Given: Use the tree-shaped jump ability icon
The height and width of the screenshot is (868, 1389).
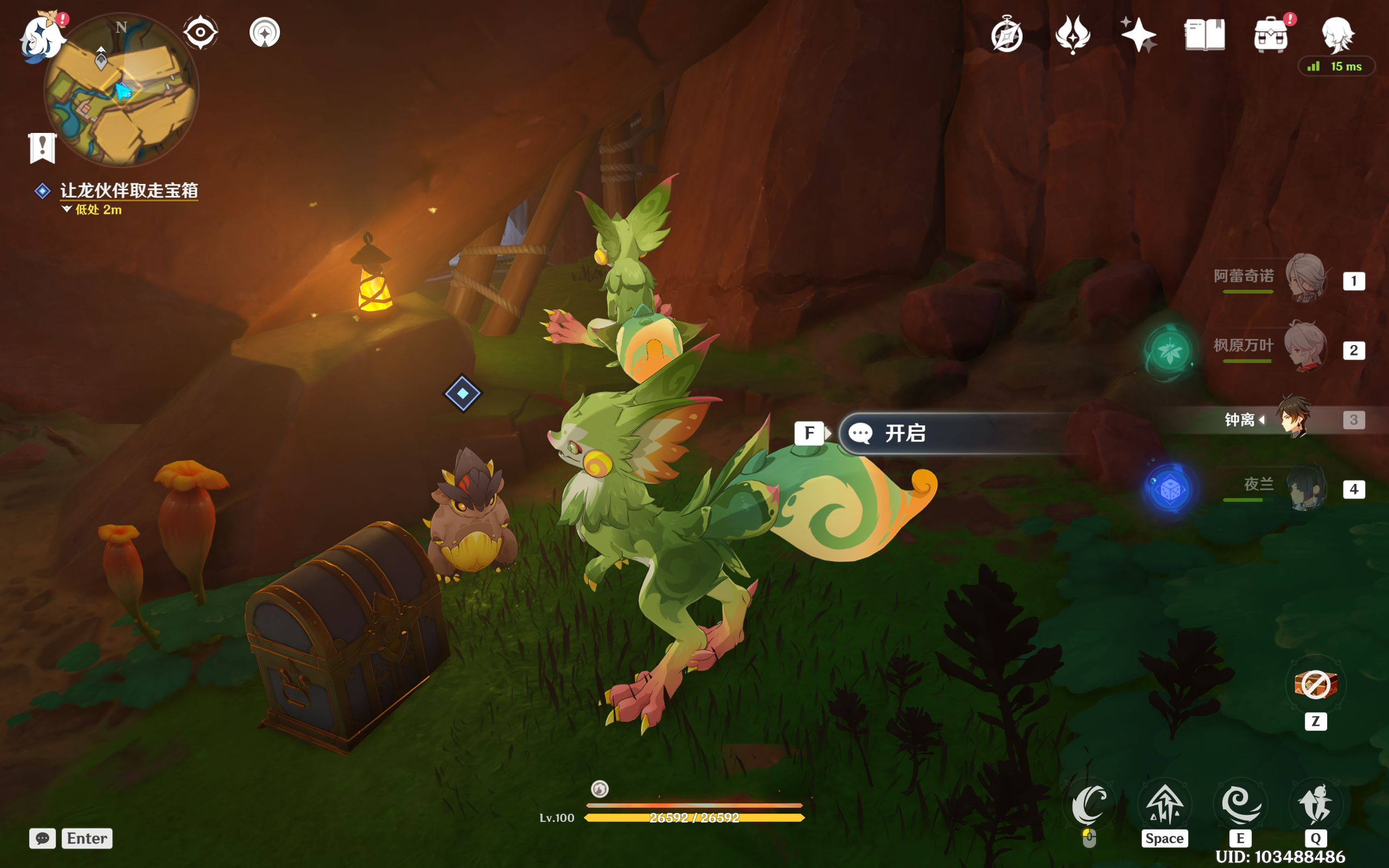Looking at the screenshot, I should click(x=1165, y=805).
